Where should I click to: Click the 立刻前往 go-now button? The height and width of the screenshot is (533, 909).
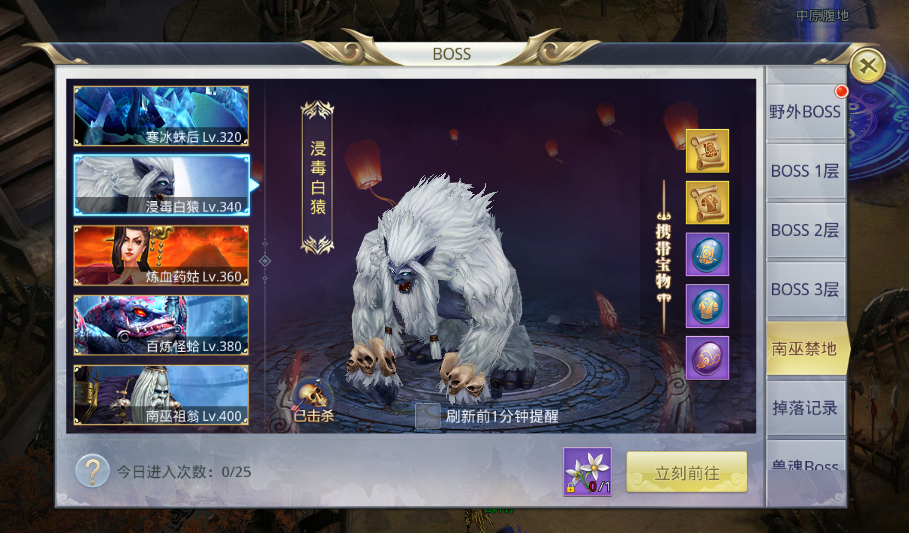(686, 473)
